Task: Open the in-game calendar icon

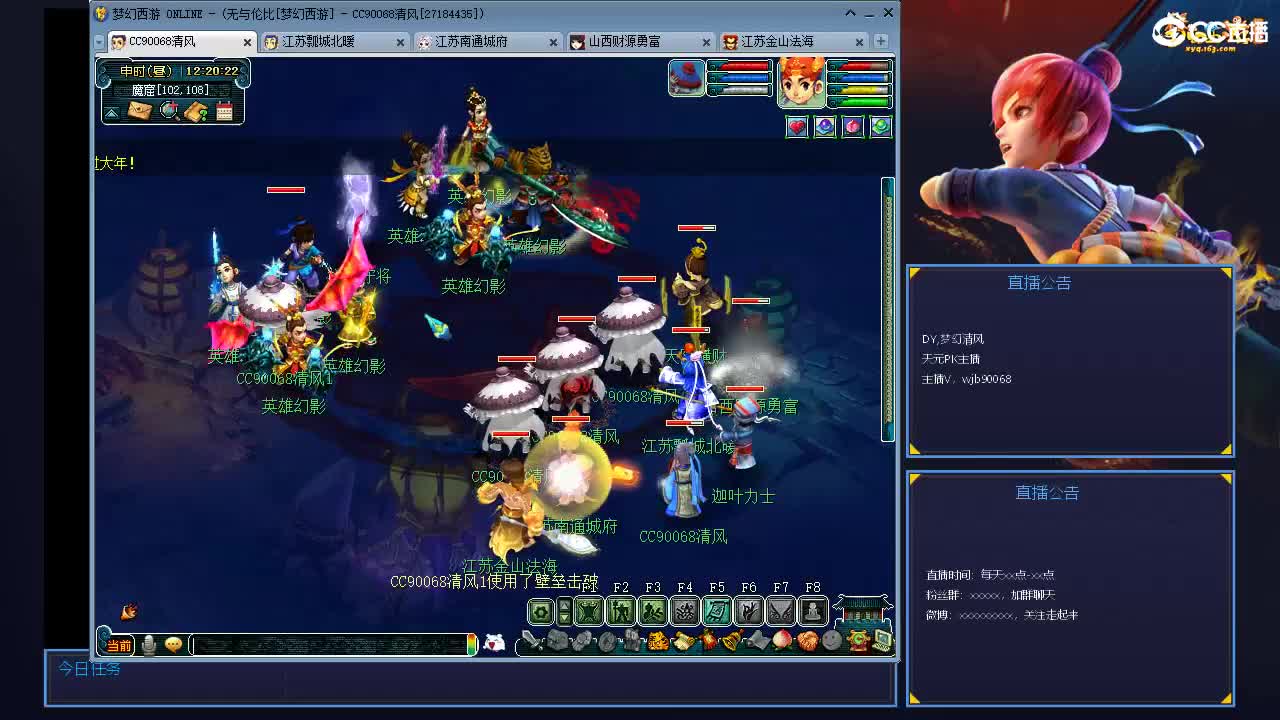Action: [x=224, y=111]
